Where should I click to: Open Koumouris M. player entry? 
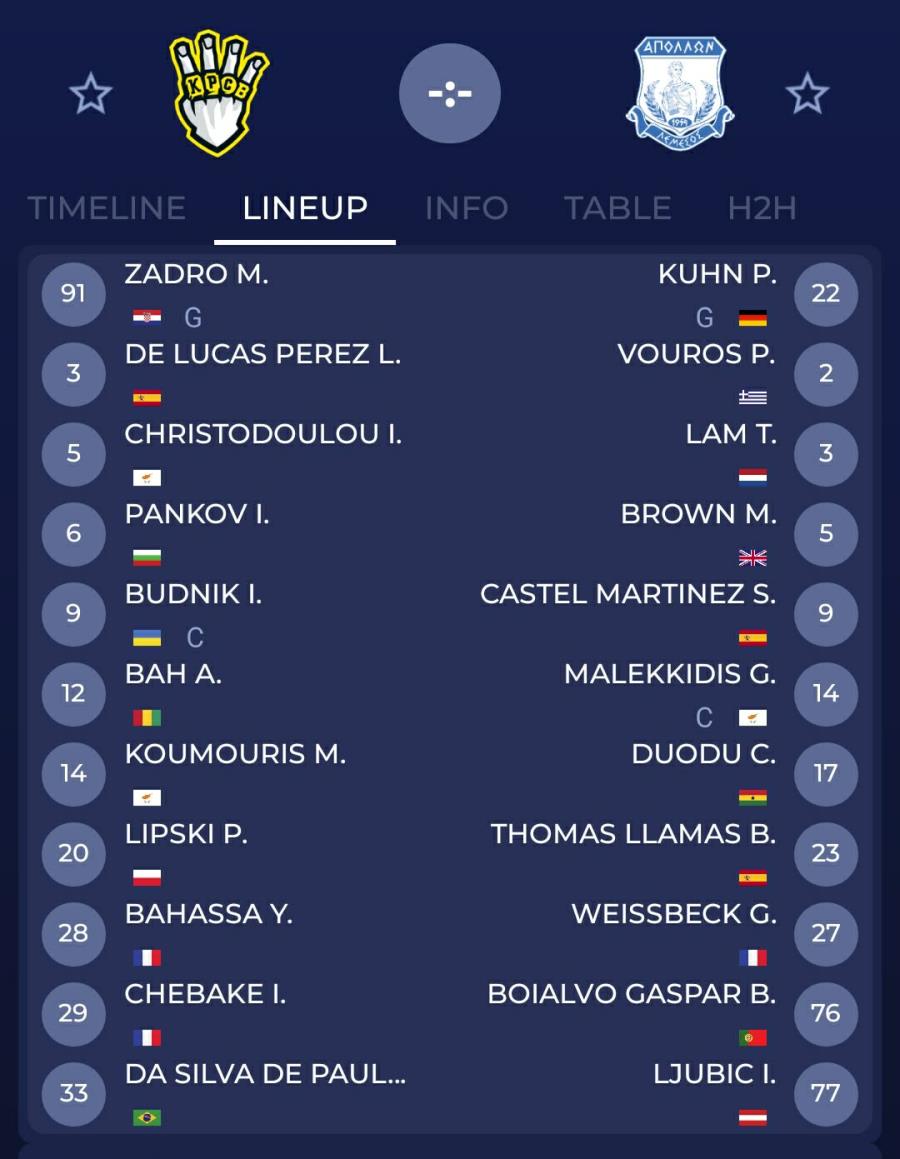235,755
